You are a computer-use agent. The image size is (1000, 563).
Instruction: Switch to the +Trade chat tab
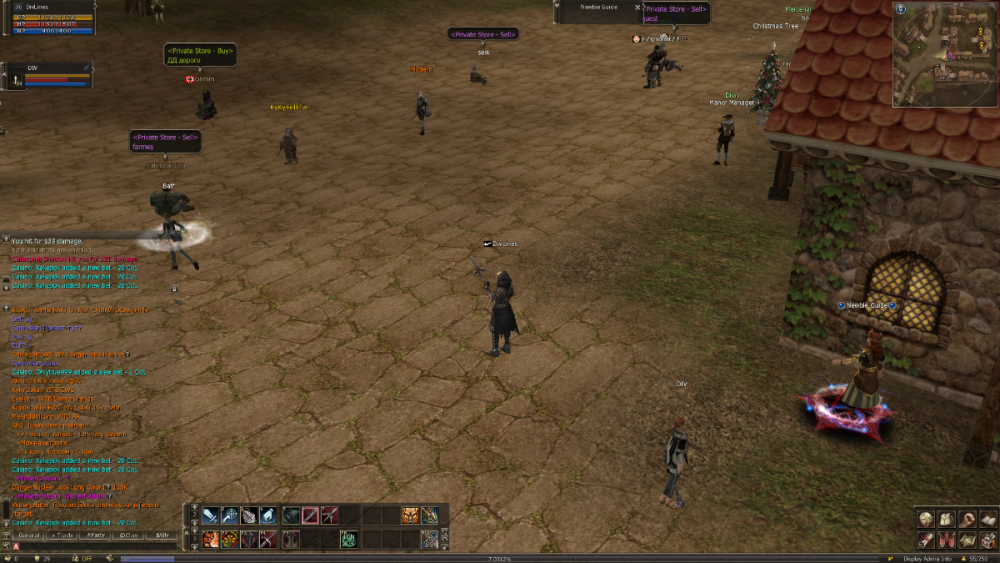[x=62, y=536]
